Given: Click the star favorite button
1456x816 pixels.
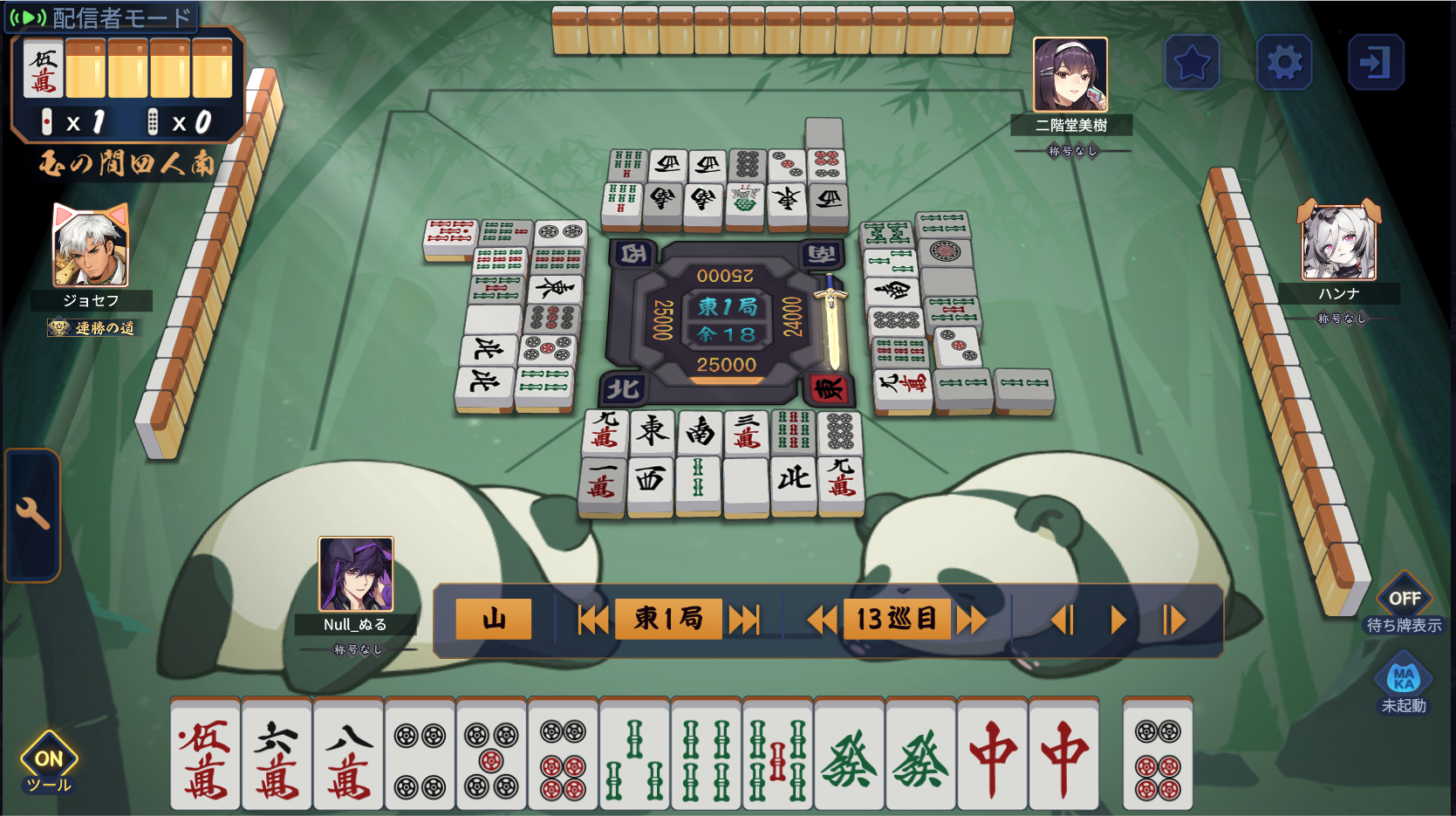Looking at the screenshot, I should tap(1192, 63).
